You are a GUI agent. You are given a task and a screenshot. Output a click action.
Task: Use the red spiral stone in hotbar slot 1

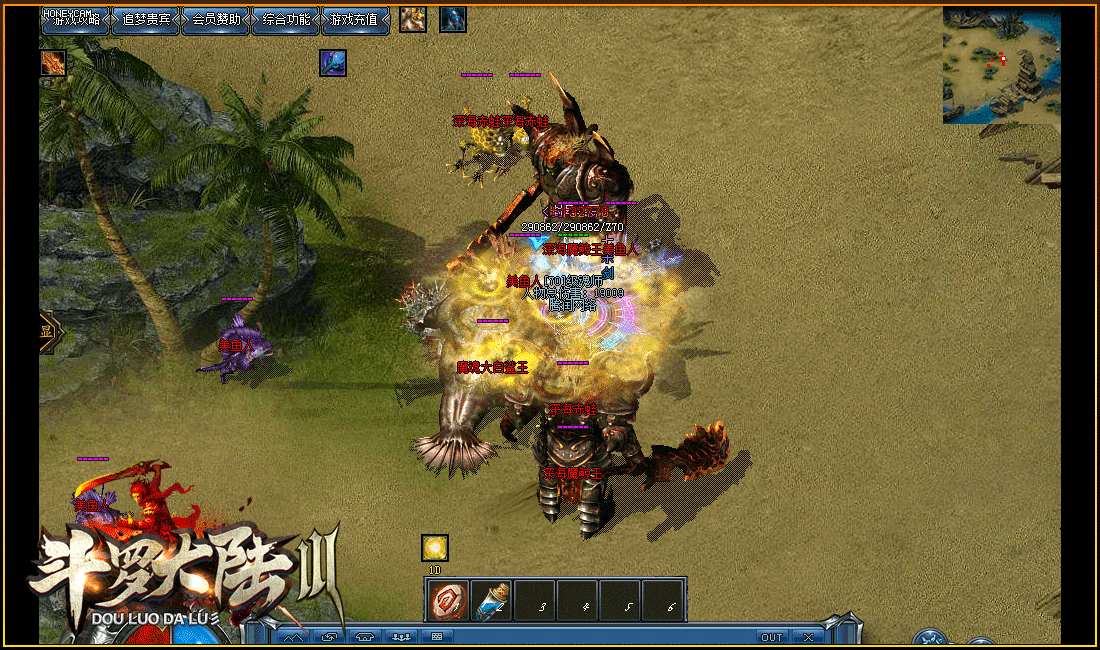447,600
